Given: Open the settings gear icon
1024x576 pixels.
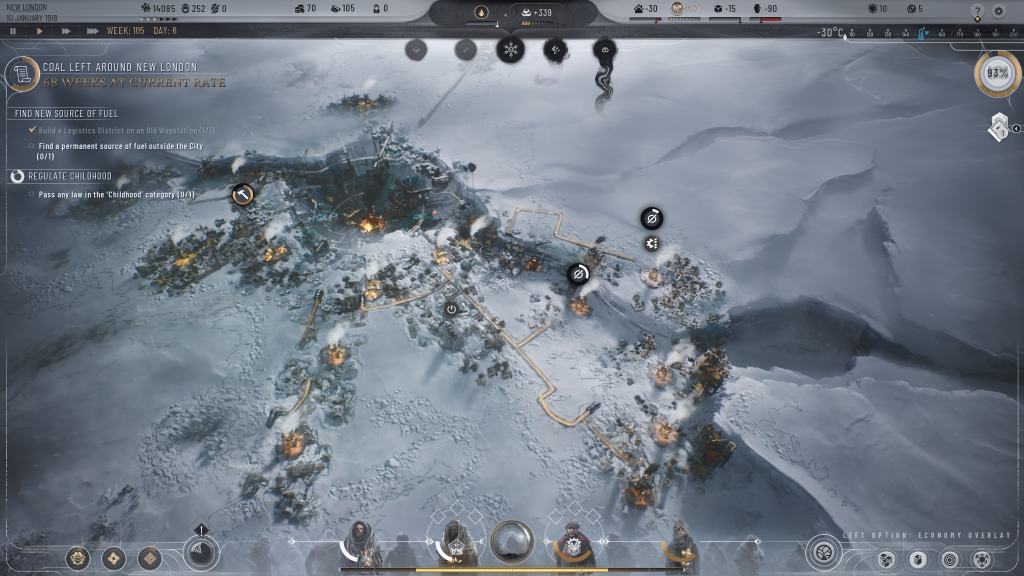Looking at the screenshot, I should [x=998, y=11].
